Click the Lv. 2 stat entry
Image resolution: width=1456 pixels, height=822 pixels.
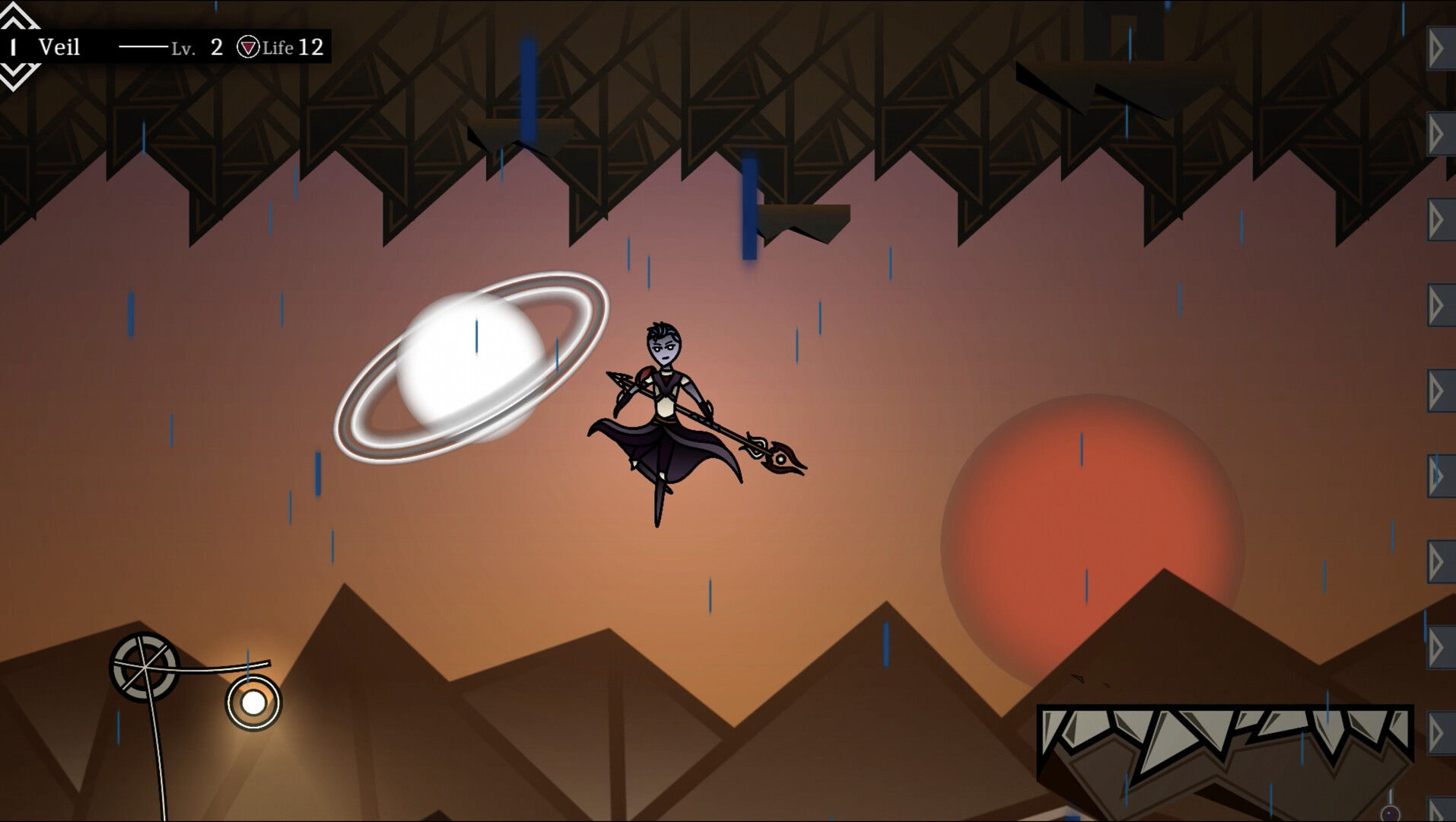pos(198,48)
